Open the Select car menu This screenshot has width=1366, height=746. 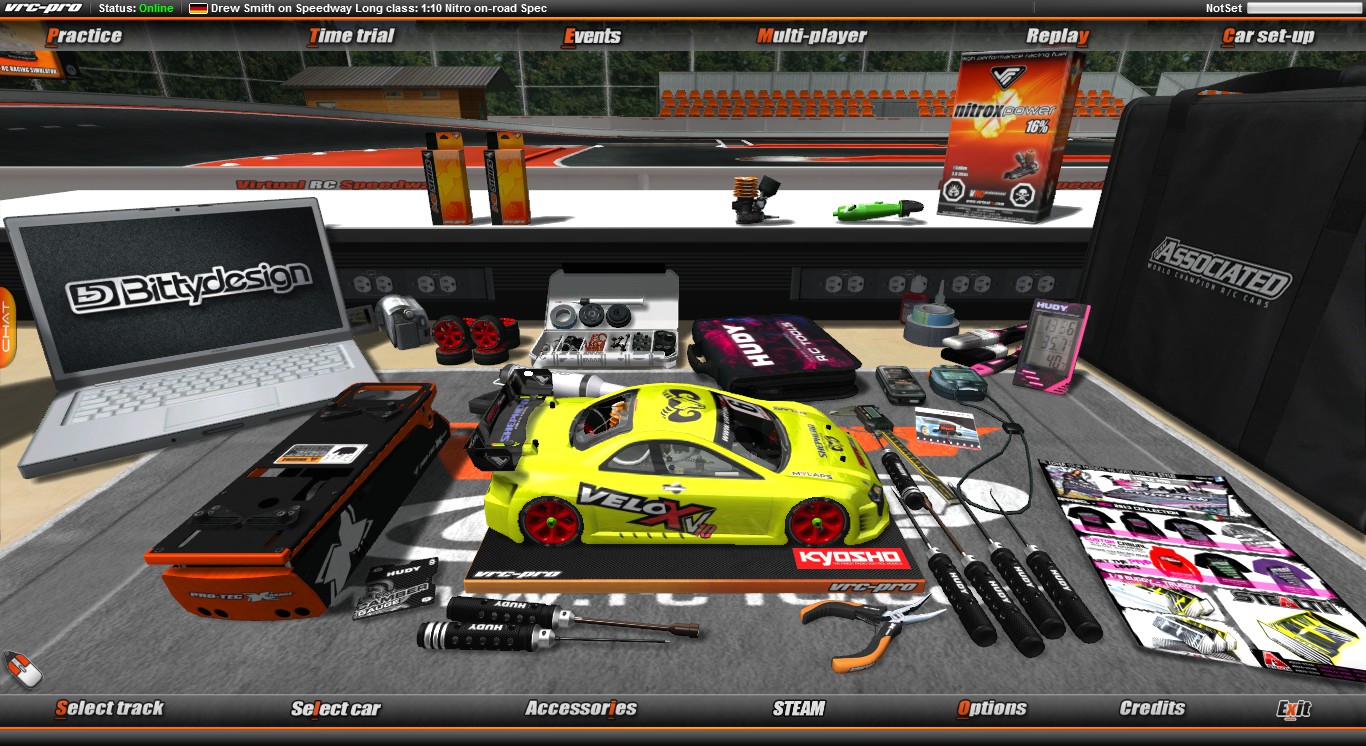point(336,709)
